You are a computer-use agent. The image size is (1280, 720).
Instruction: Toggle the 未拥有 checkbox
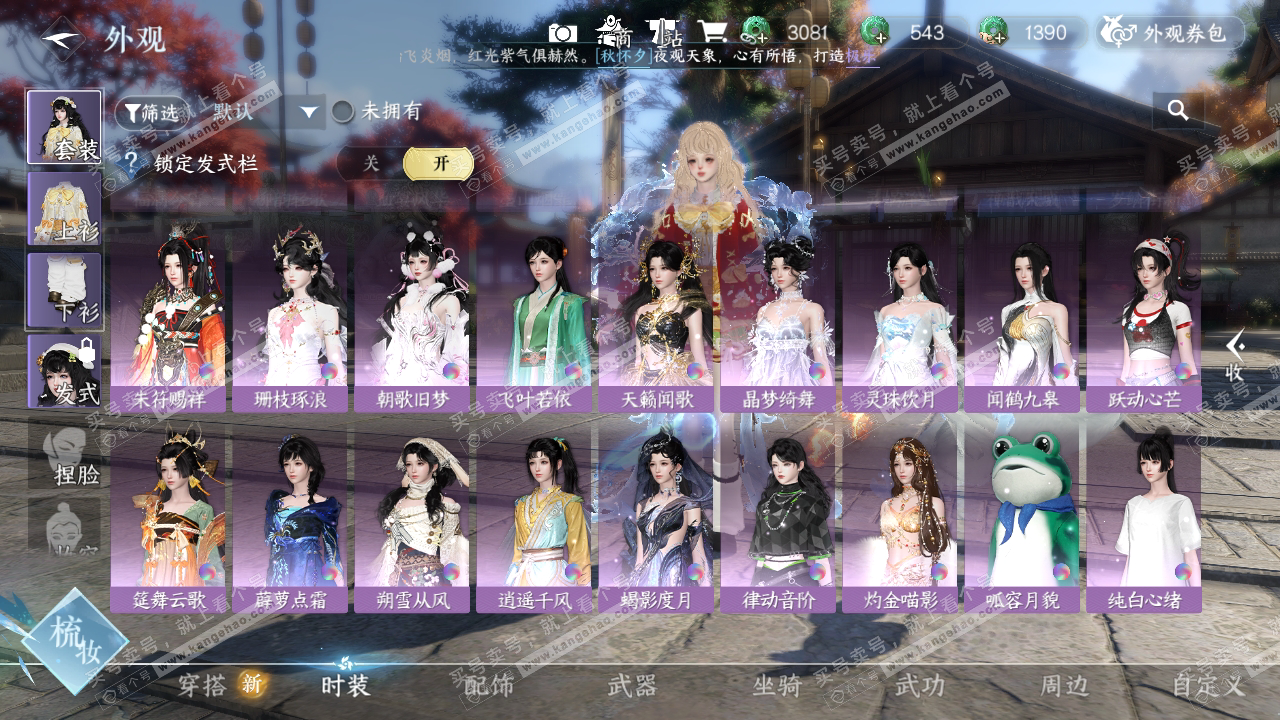(343, 111)
